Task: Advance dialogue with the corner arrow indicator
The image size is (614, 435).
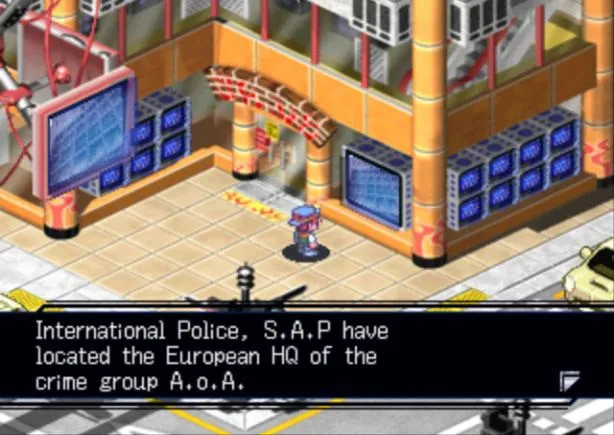Action: [569, 379]
